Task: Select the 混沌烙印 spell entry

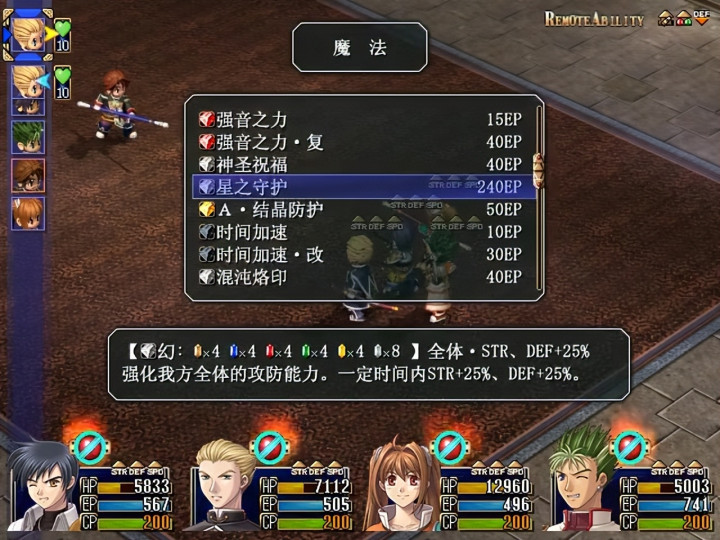Action: pyautogui.click(x=360, y=277)
